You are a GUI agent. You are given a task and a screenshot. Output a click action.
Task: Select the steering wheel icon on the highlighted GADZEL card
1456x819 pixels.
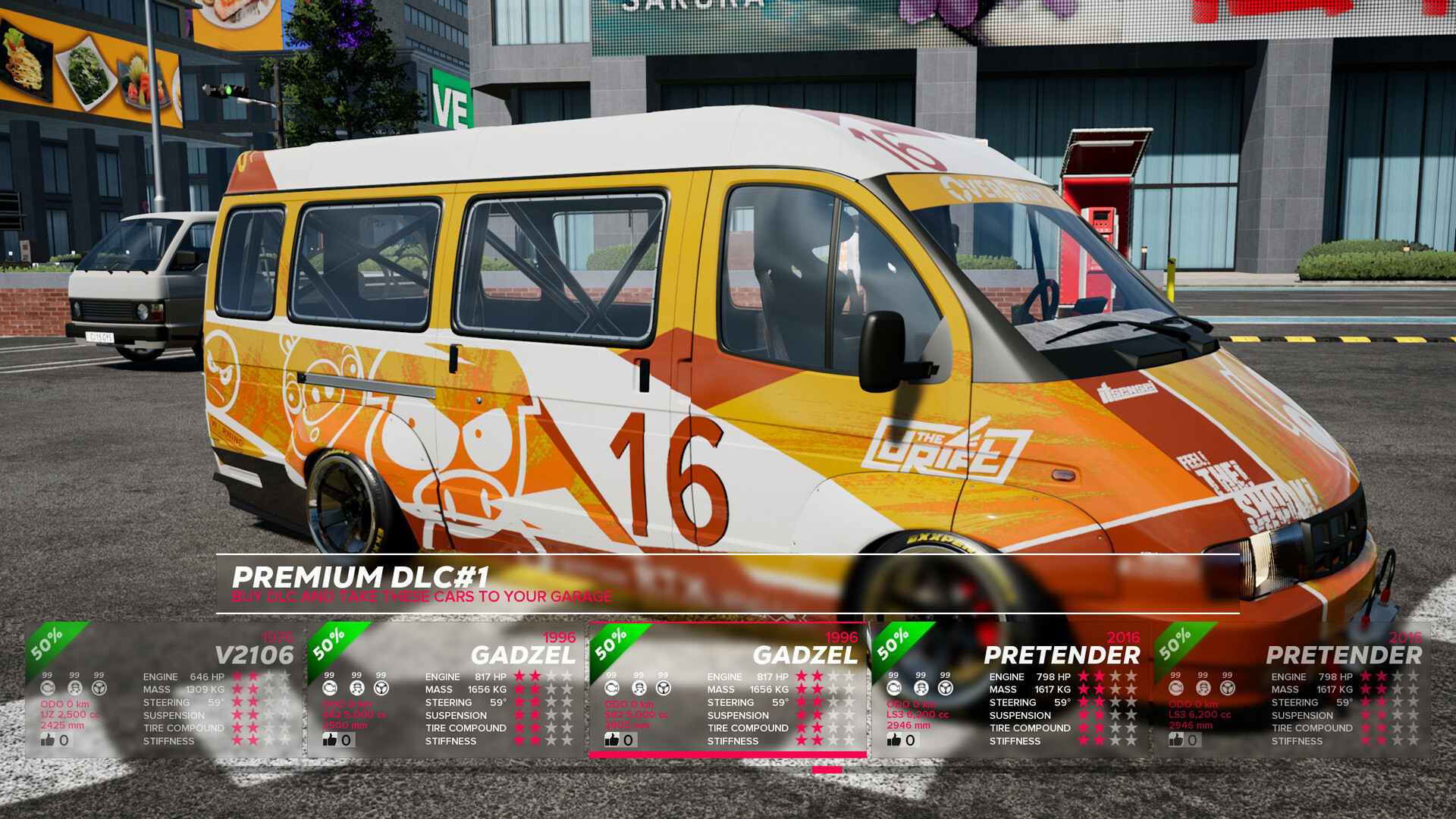[664, 687]
